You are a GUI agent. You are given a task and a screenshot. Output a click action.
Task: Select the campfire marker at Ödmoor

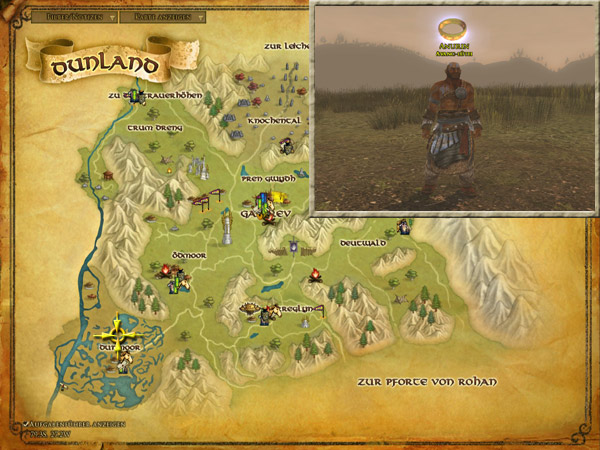click(x=165, y=269)
